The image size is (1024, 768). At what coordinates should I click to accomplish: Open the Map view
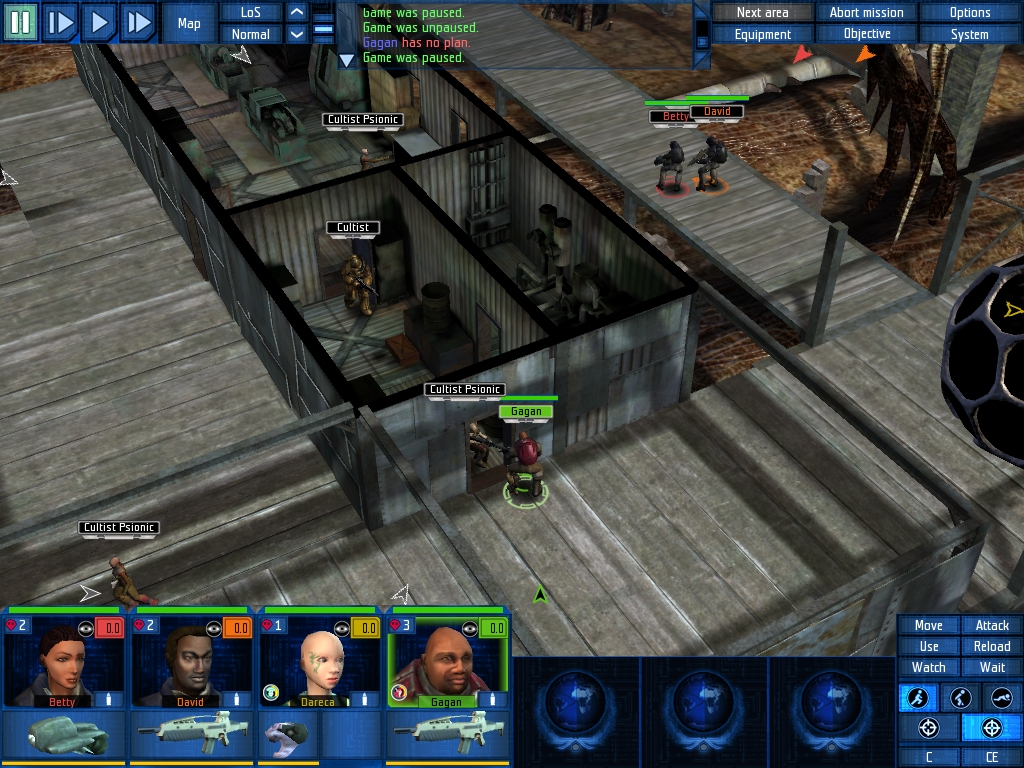coord(189,23)
